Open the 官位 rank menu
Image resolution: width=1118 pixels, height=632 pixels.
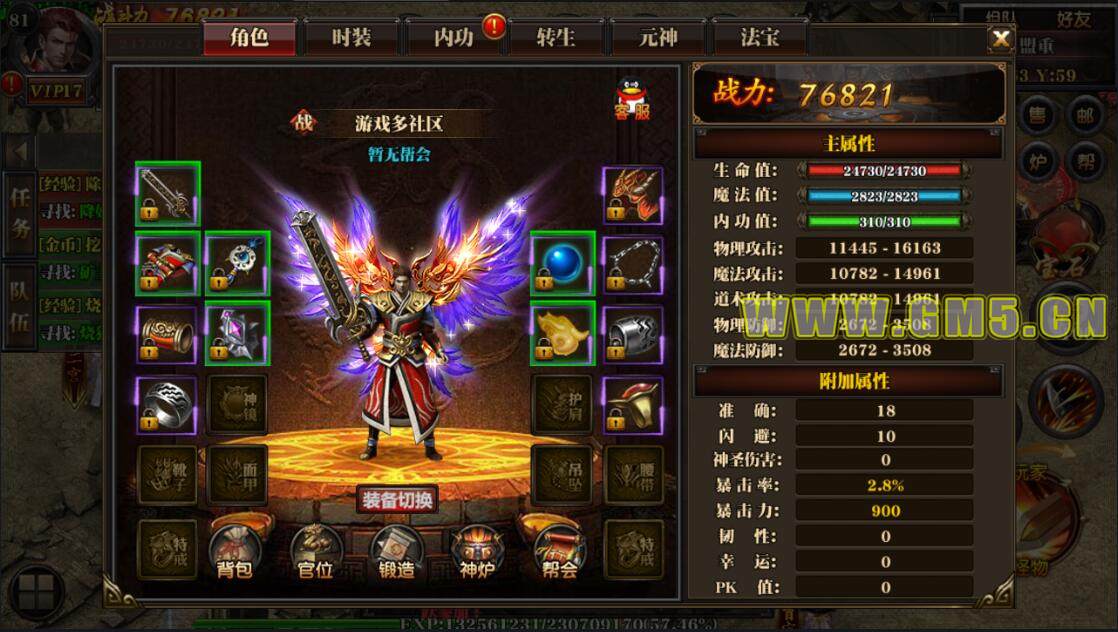point(315,553)
